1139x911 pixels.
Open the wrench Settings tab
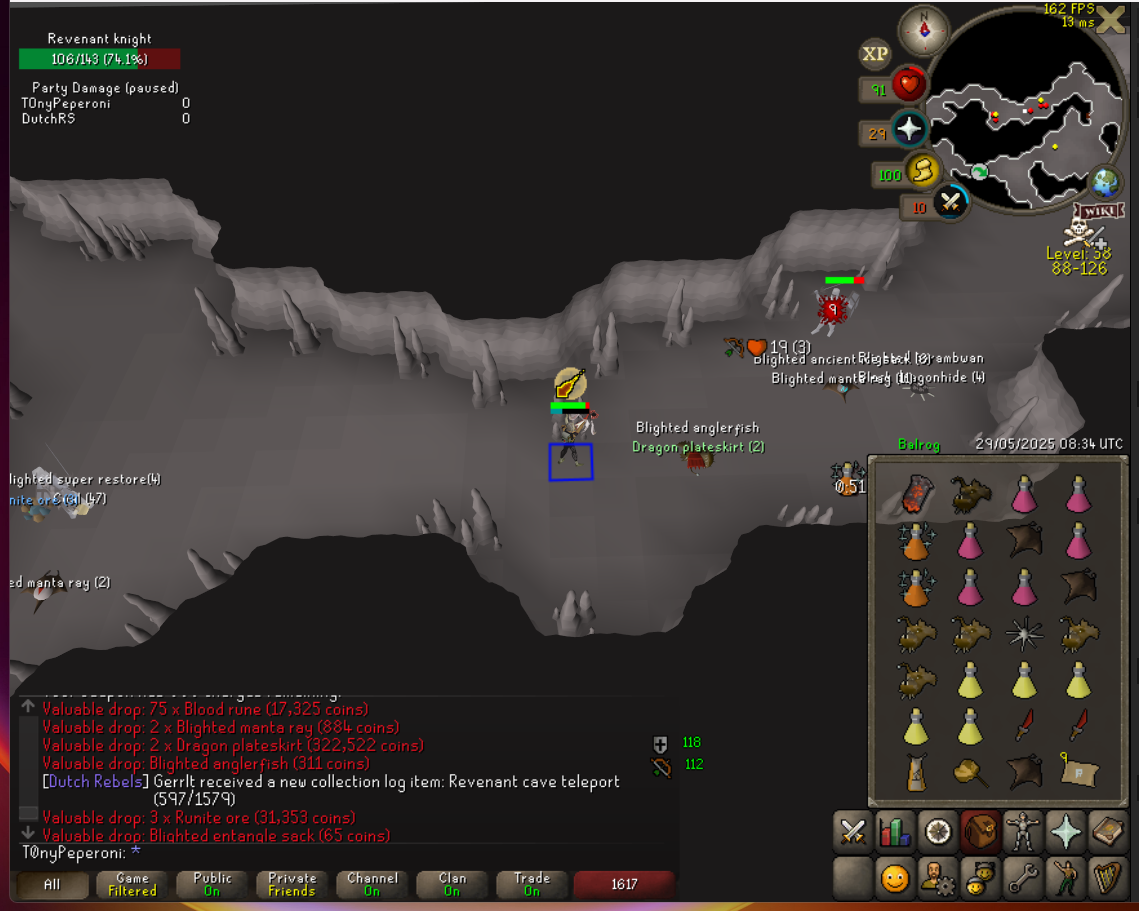(1023, 879)
